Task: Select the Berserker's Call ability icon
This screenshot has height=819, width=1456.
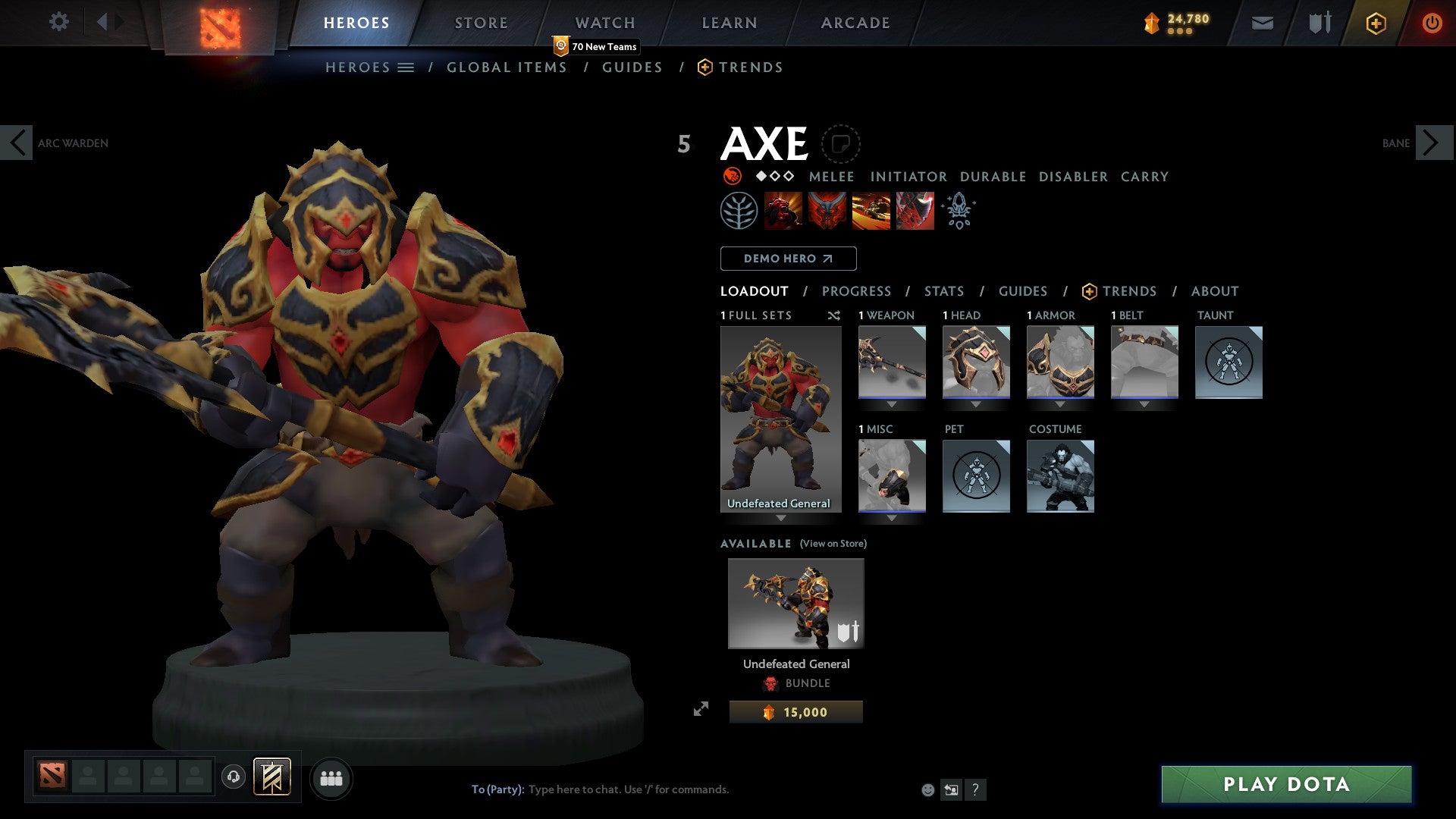Action: pos(783,211)
